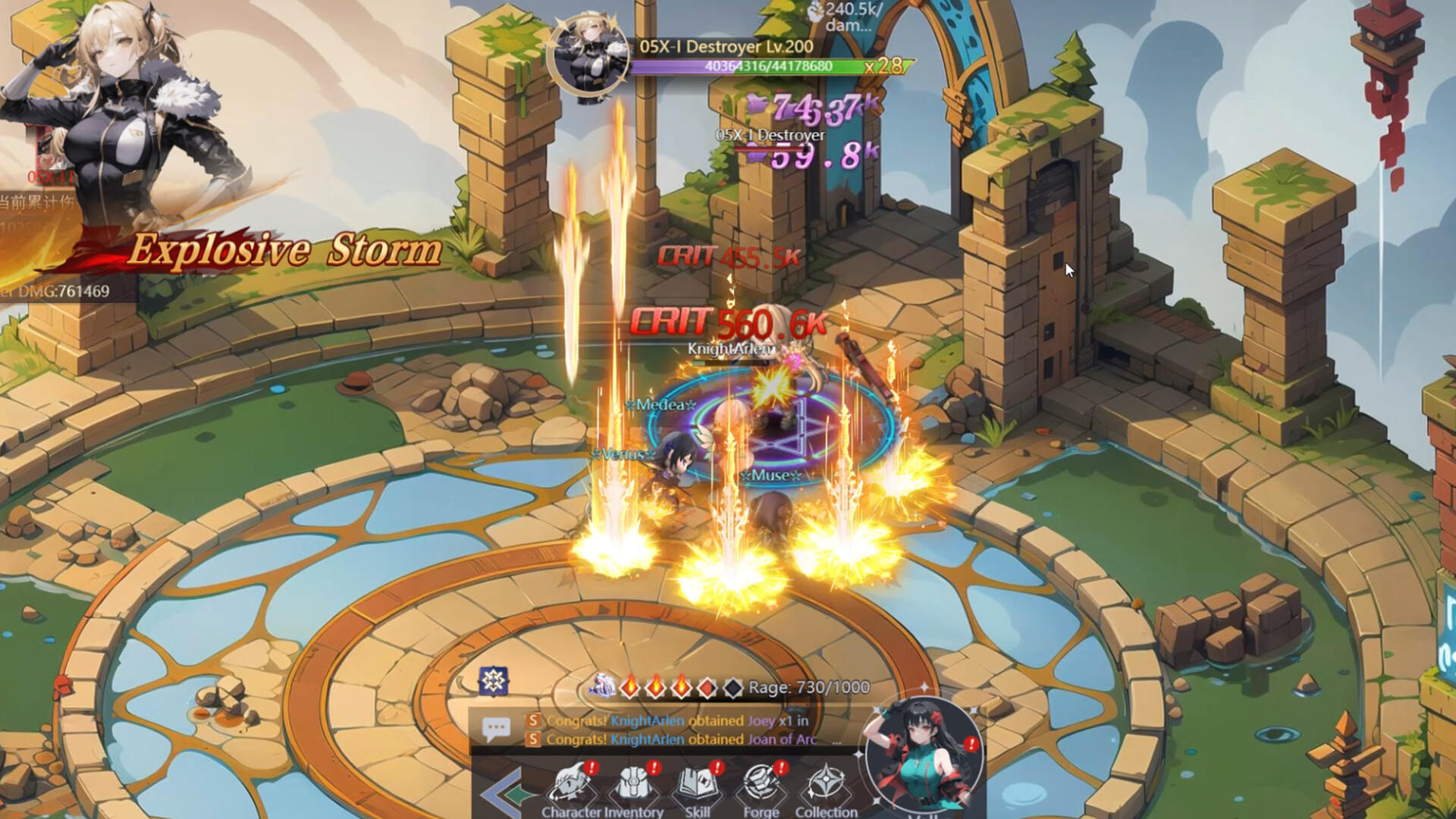The width and height of the screenshot is (1456, 819).
Task: Open the Character menu
Action: click(x=571, y=789)
